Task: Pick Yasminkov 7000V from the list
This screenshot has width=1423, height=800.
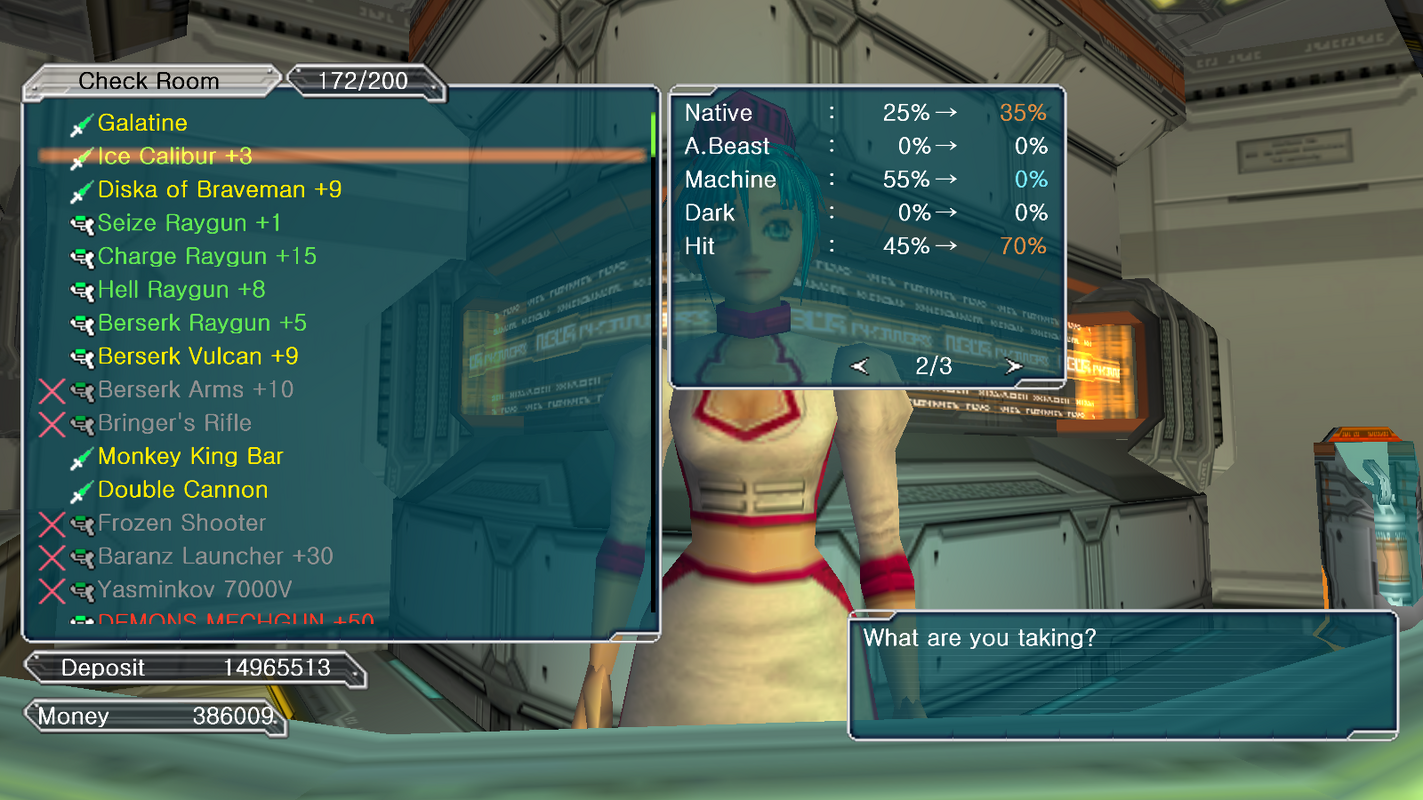Action: tap(194, 590)
